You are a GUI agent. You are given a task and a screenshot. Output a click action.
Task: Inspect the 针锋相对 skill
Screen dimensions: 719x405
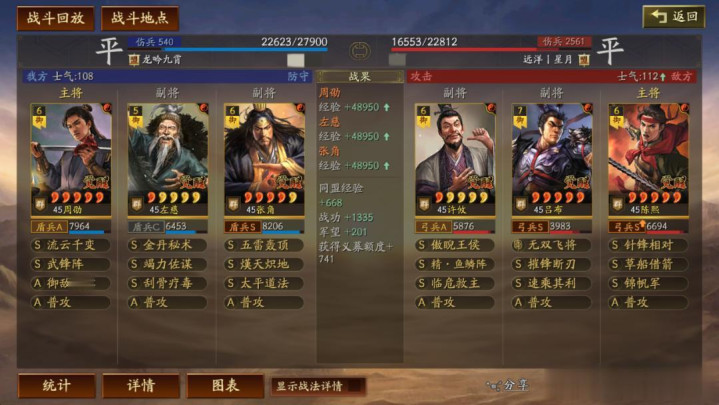point(647,245)
